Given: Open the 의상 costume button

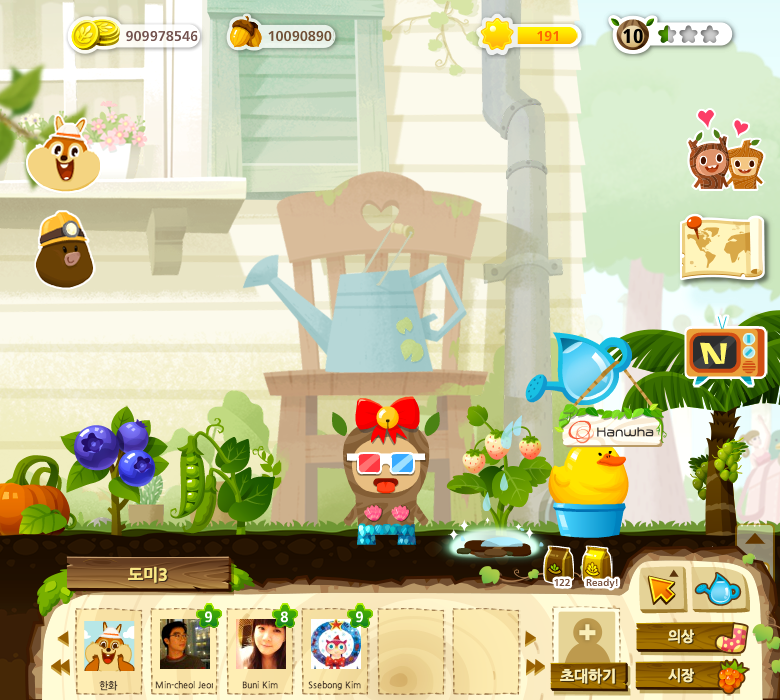Looking at the screenshot, I should (690, 637).
